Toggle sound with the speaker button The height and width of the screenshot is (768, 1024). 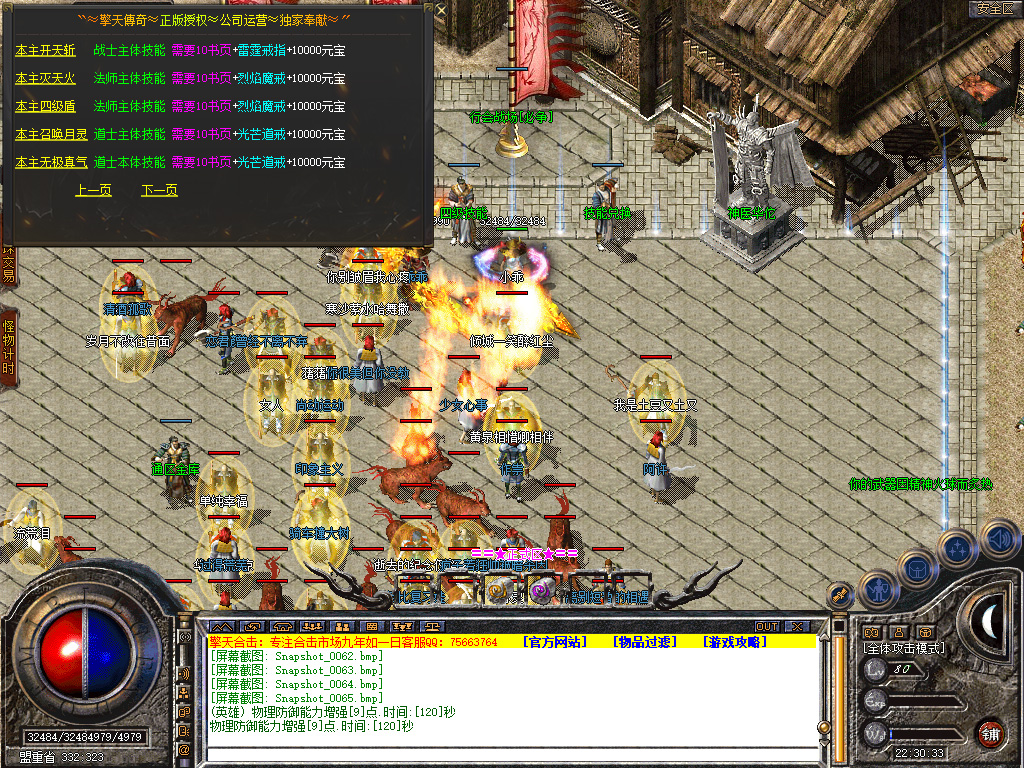point(998,537)
